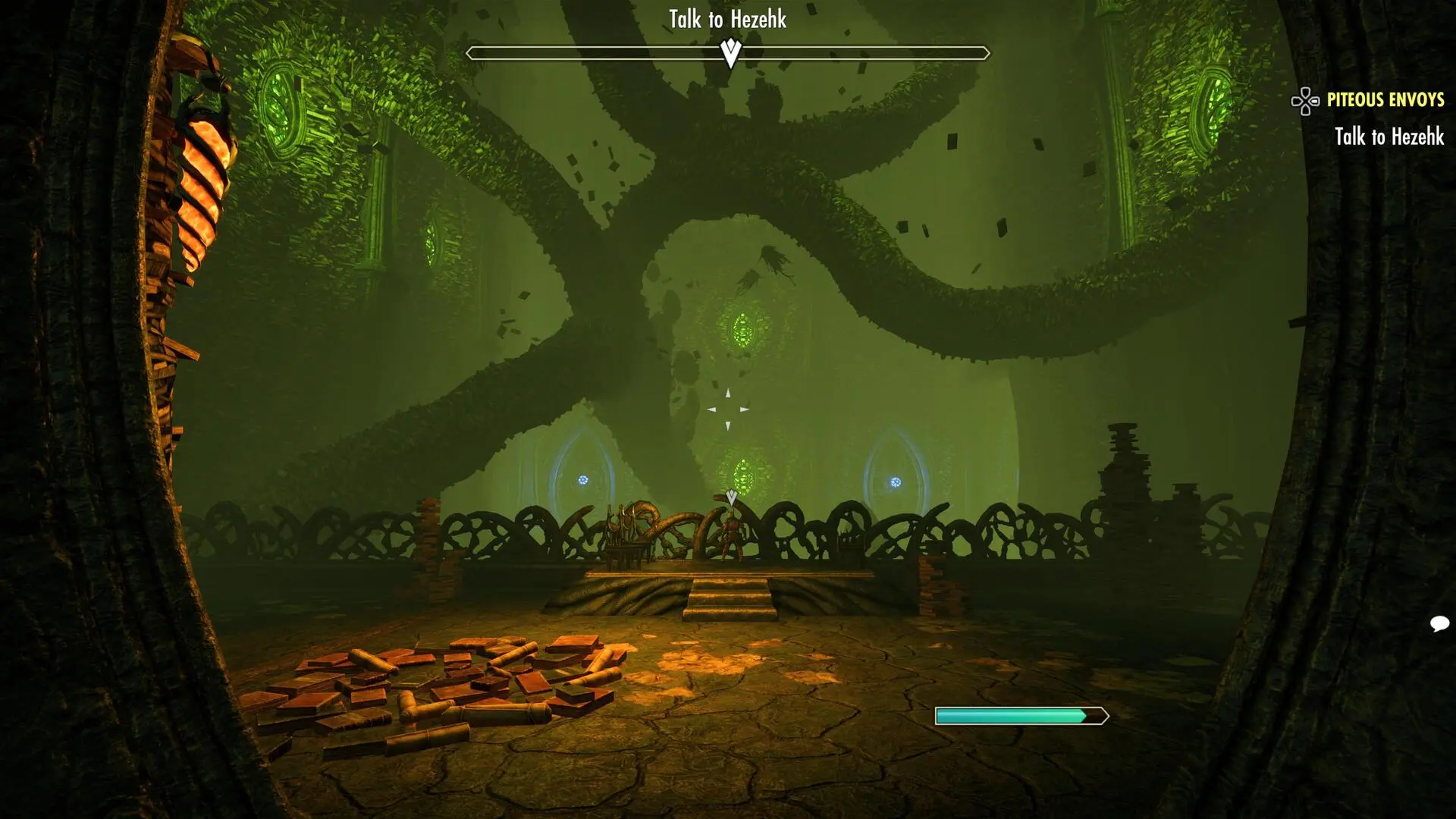Open the Piteous Envoys quest tracker entry
Viewport: 1456px width, 819px height.
1385,100
